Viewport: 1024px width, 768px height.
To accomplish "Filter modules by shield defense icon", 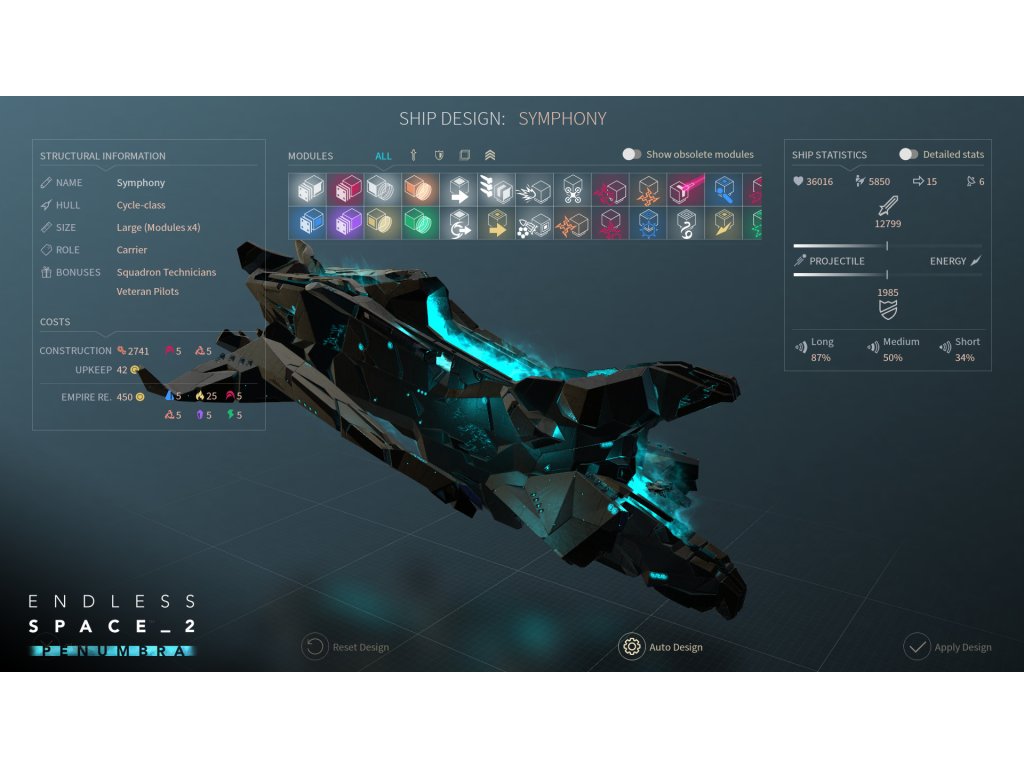I will click(x=438, y=155).
